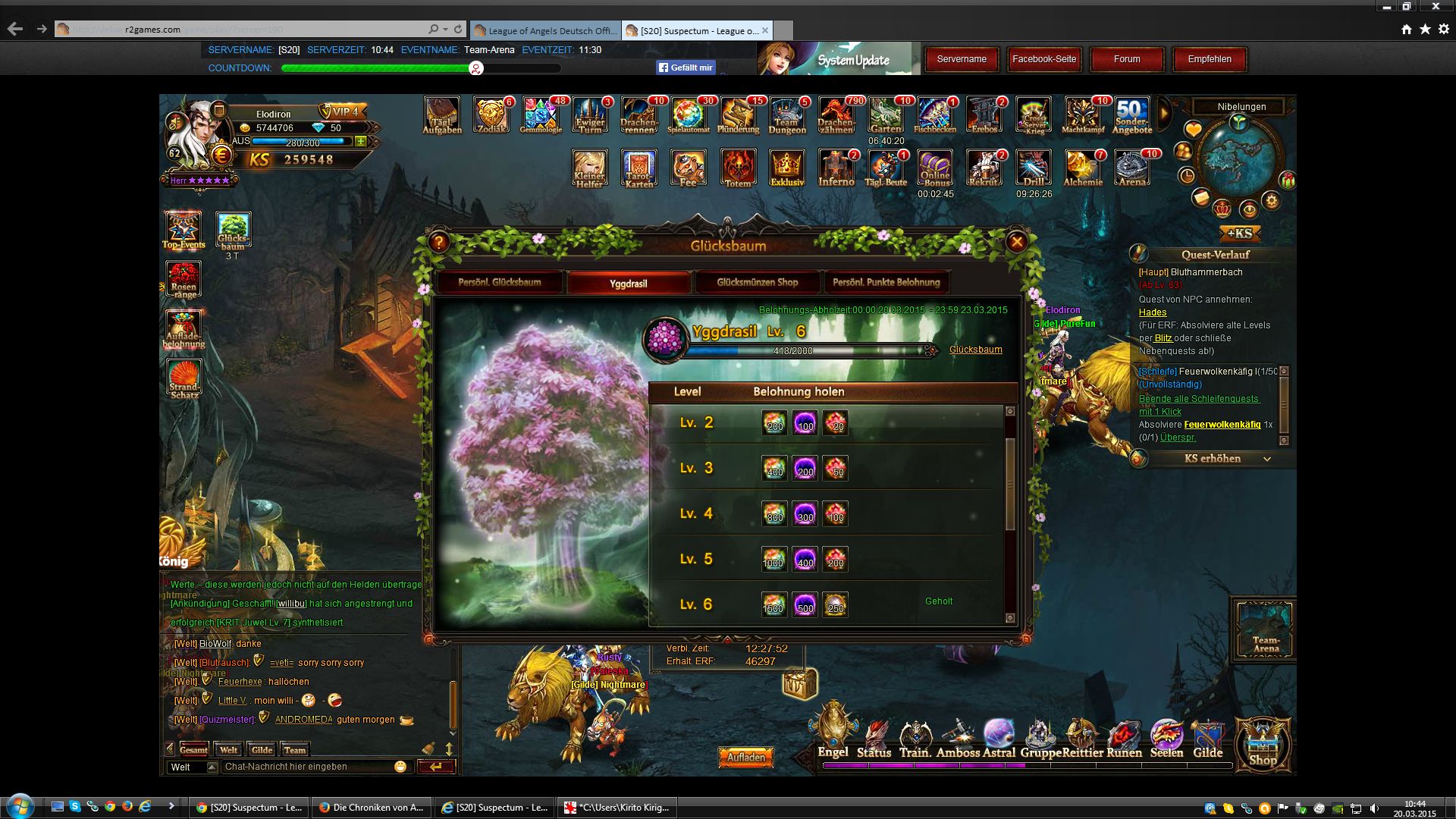This screenshot has width=1456, height=819.
Task: Open the Team Dungeon icon
Action: 786,116
